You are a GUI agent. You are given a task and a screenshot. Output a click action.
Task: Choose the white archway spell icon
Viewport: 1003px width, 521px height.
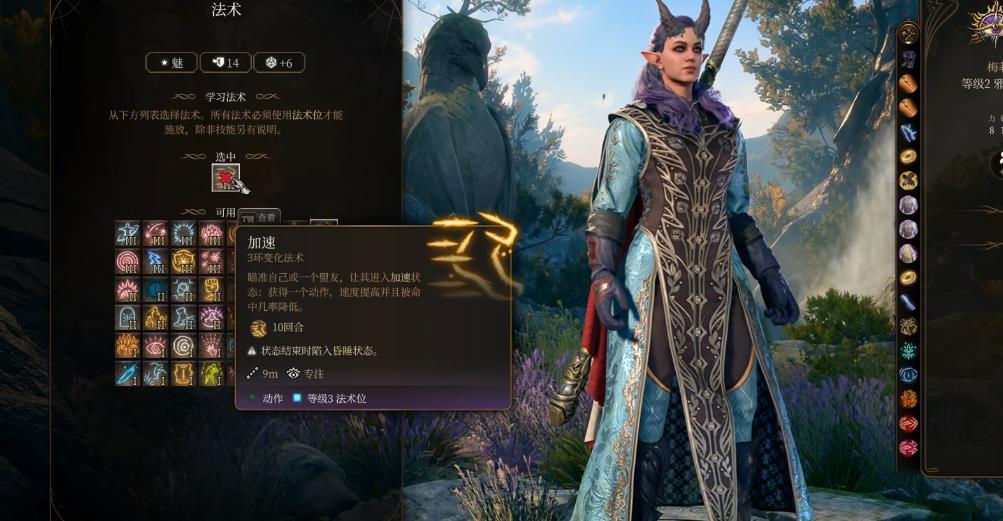pyautogui.click(x=127, y=318)
